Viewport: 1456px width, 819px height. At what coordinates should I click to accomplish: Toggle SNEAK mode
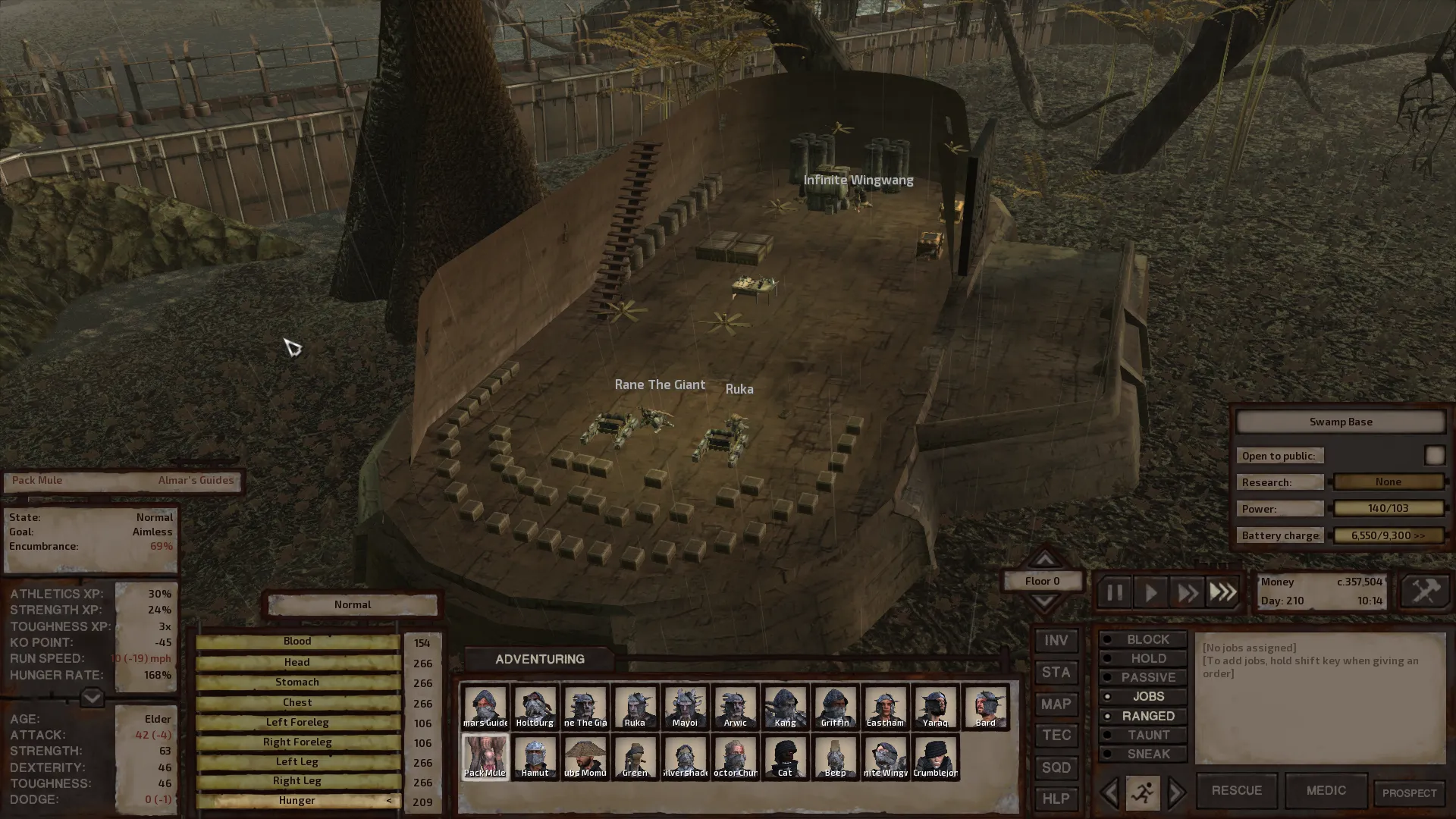coord(1143,754)
